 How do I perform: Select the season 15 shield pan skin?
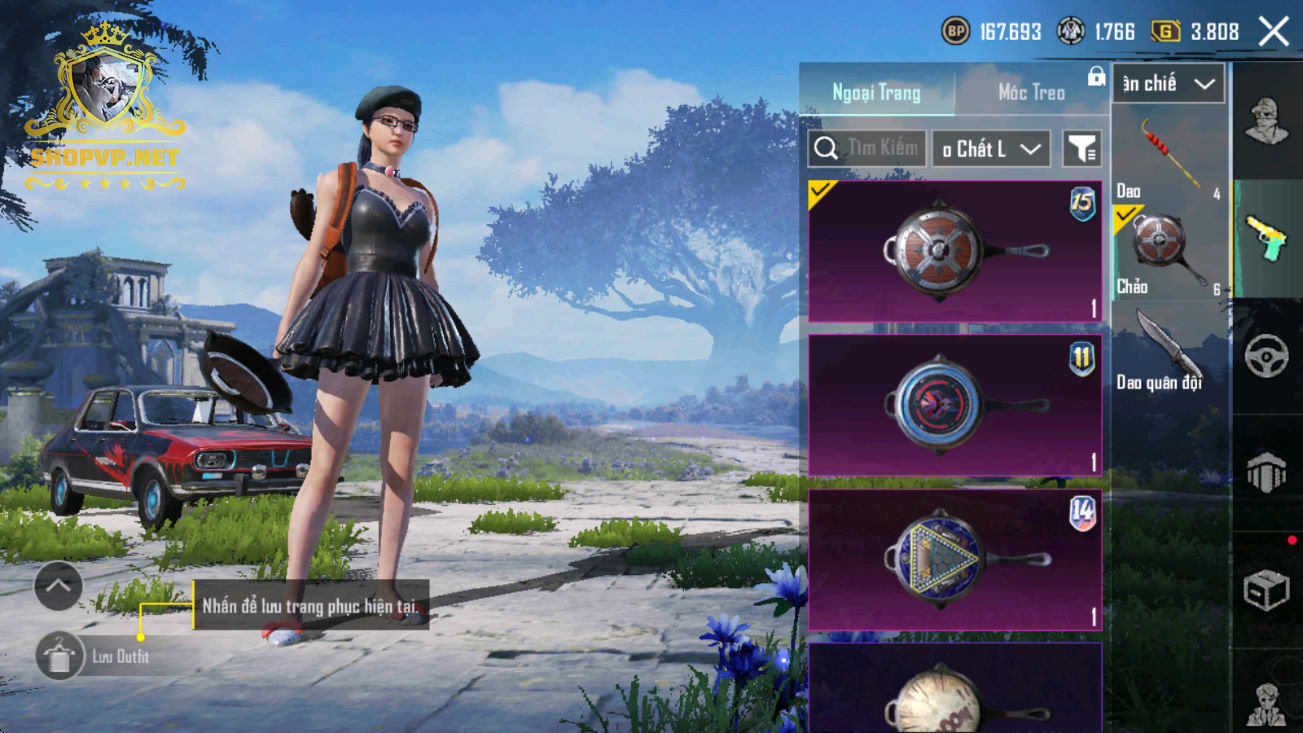955,251
